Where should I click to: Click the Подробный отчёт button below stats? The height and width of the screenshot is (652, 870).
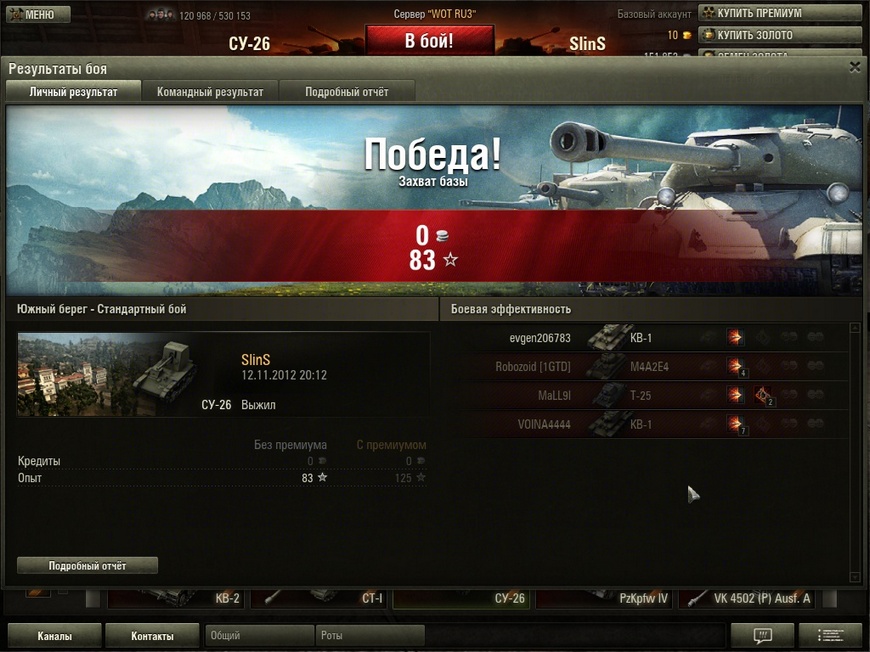[87, 566]
